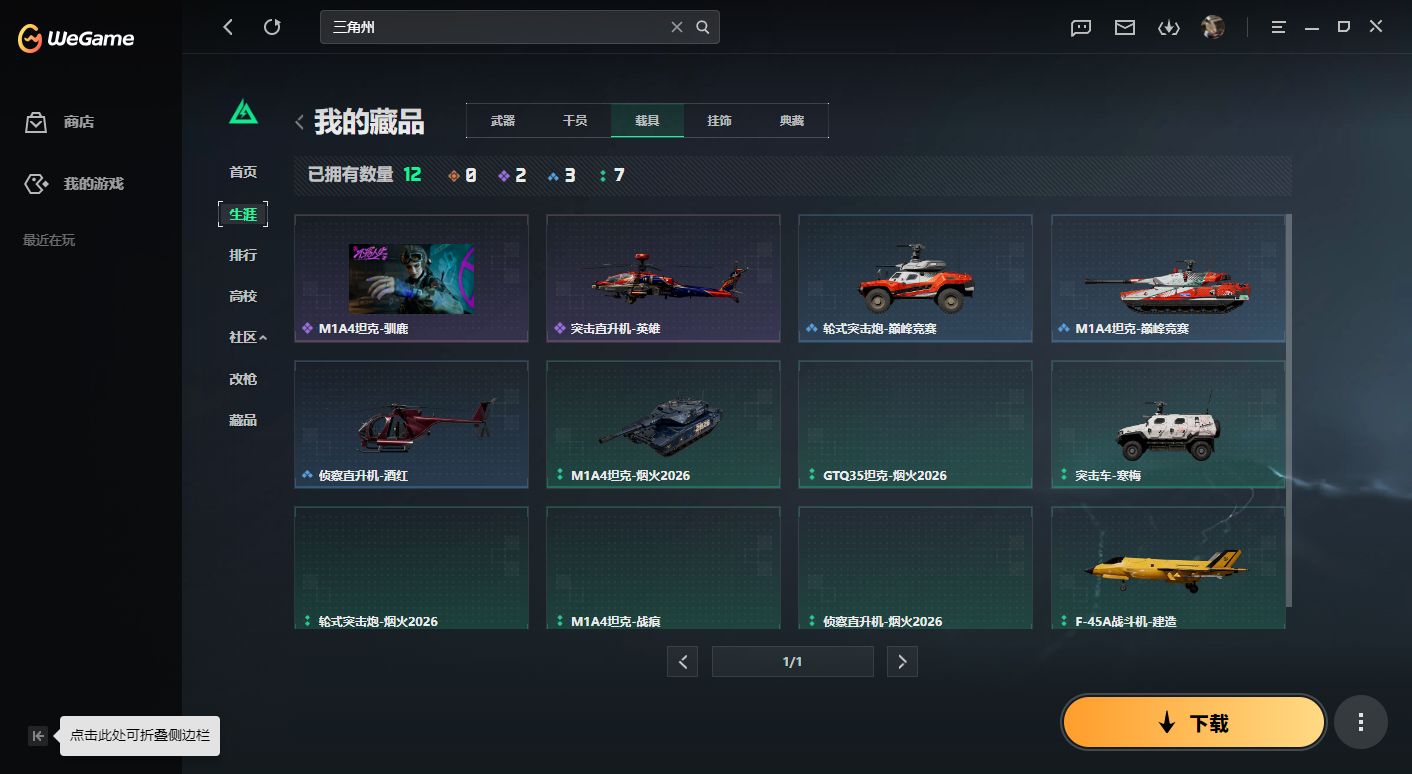This screenshot has height=774, width=1412.
Task: Open the messages chat bubble icon
Action: coord(1080,27)
